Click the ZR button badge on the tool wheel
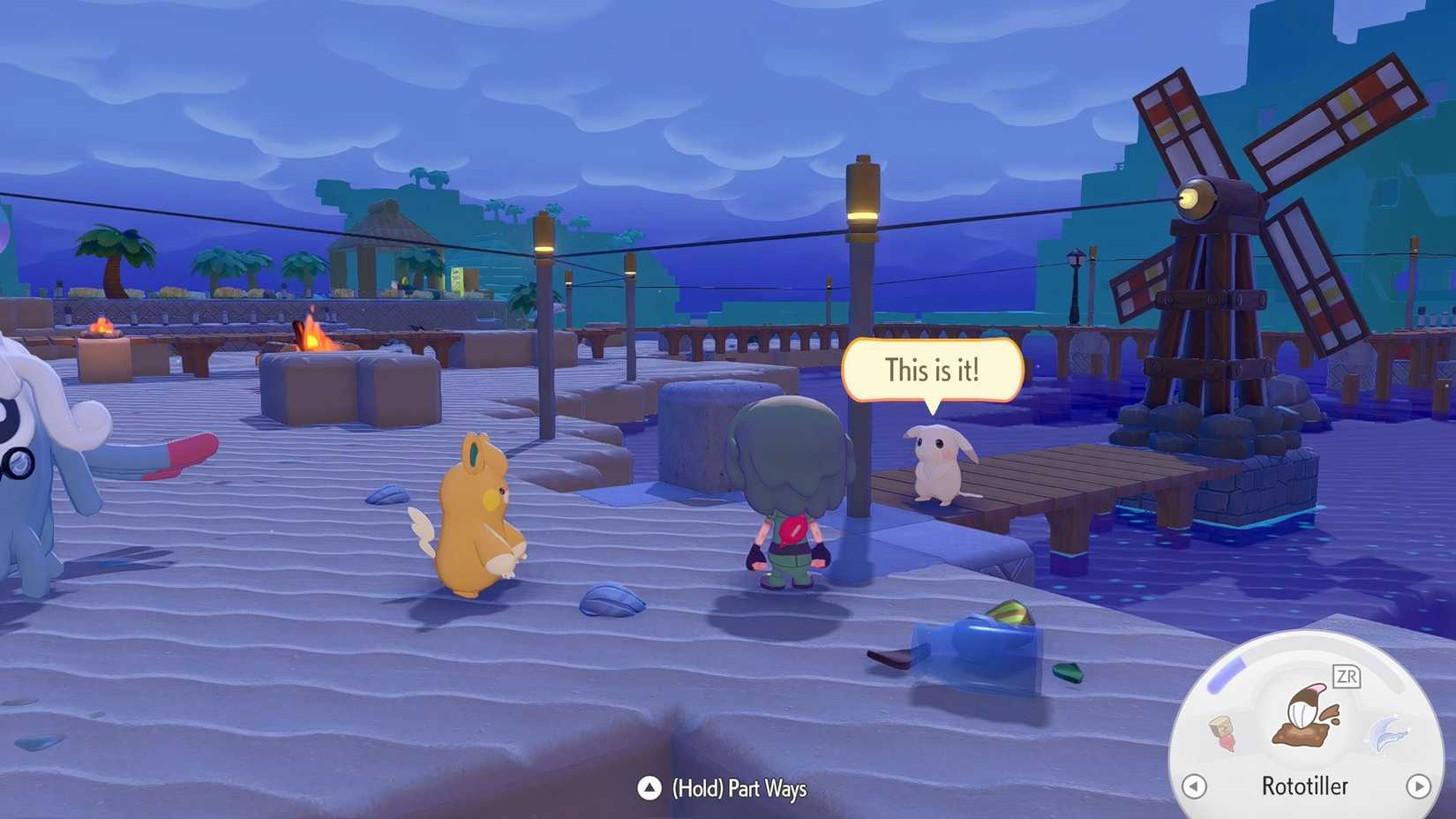Viewport: 1456px width, 819px height. (x=1347, y=676)
